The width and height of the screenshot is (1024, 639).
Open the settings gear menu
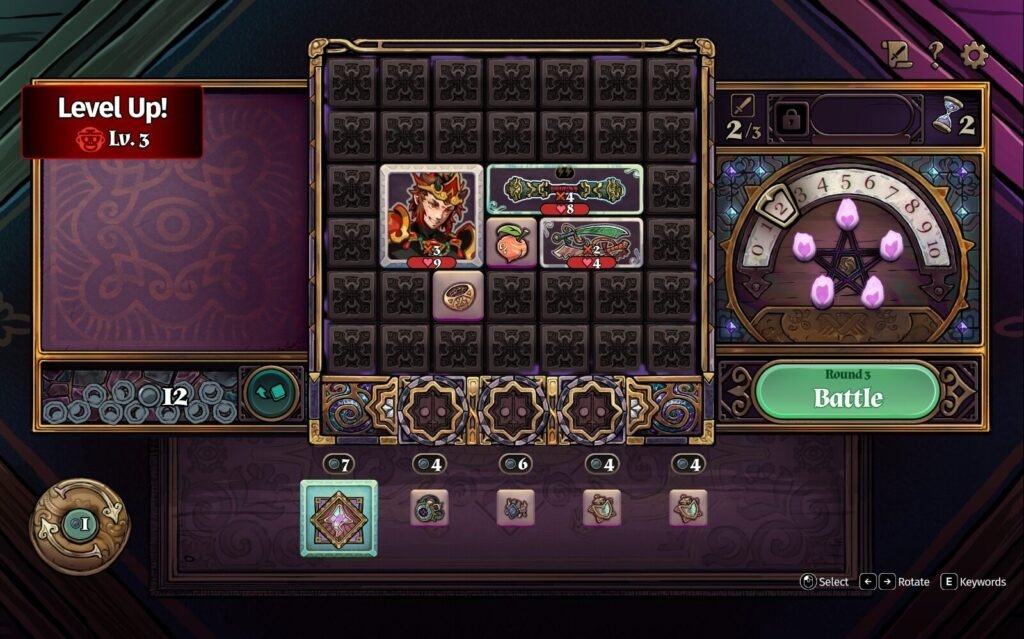[974, 56]
